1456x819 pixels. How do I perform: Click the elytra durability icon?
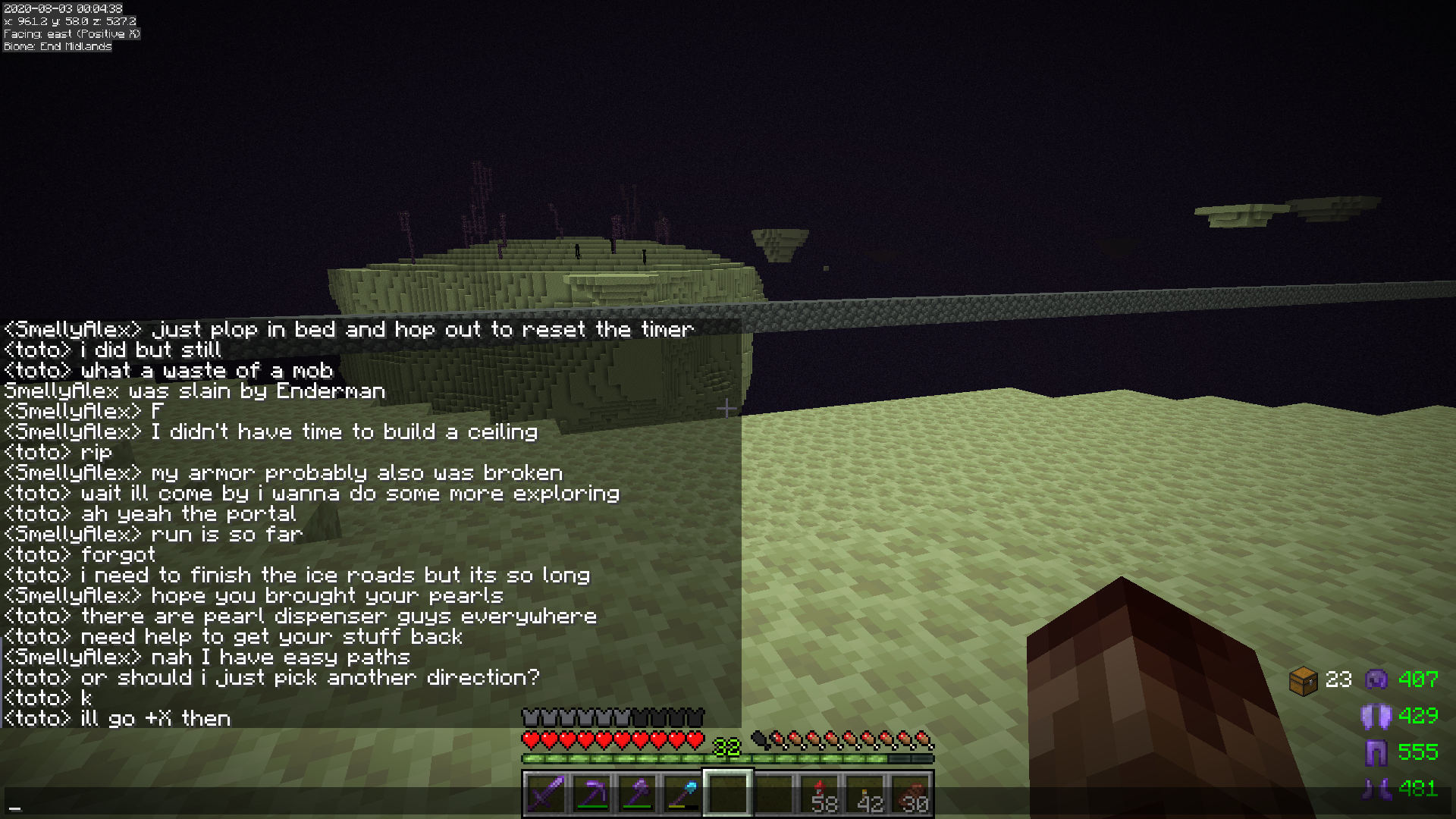click(x=1376, y=716)
